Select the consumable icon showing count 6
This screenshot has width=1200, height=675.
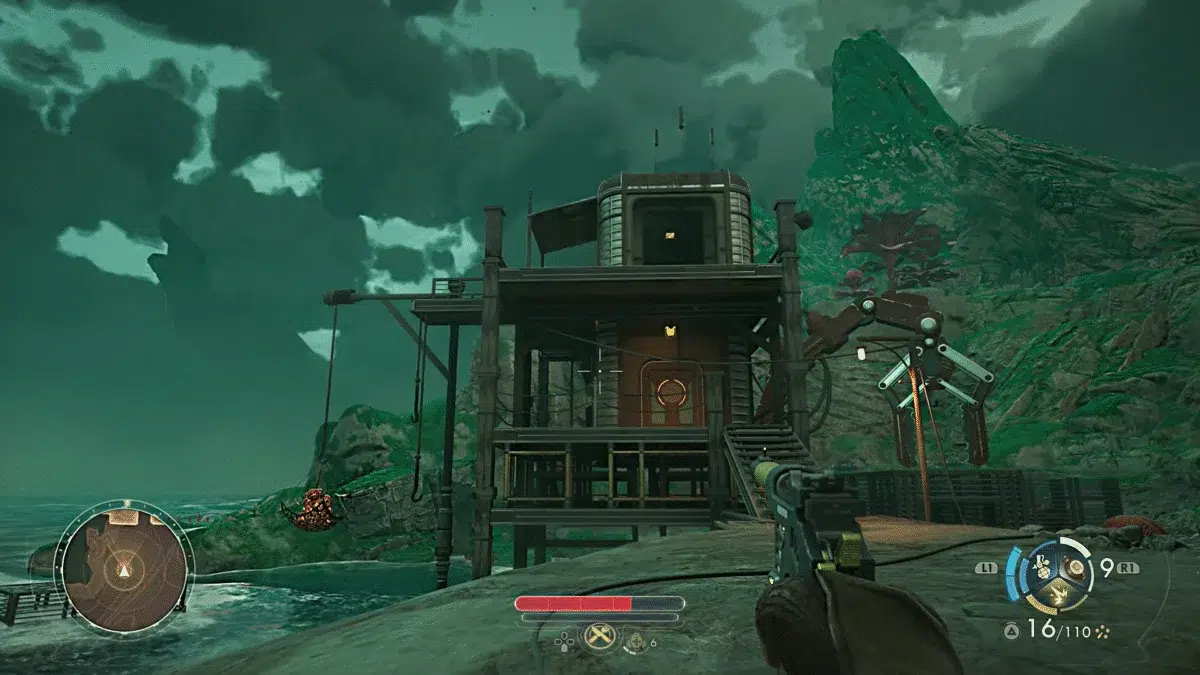pos(635,638)
